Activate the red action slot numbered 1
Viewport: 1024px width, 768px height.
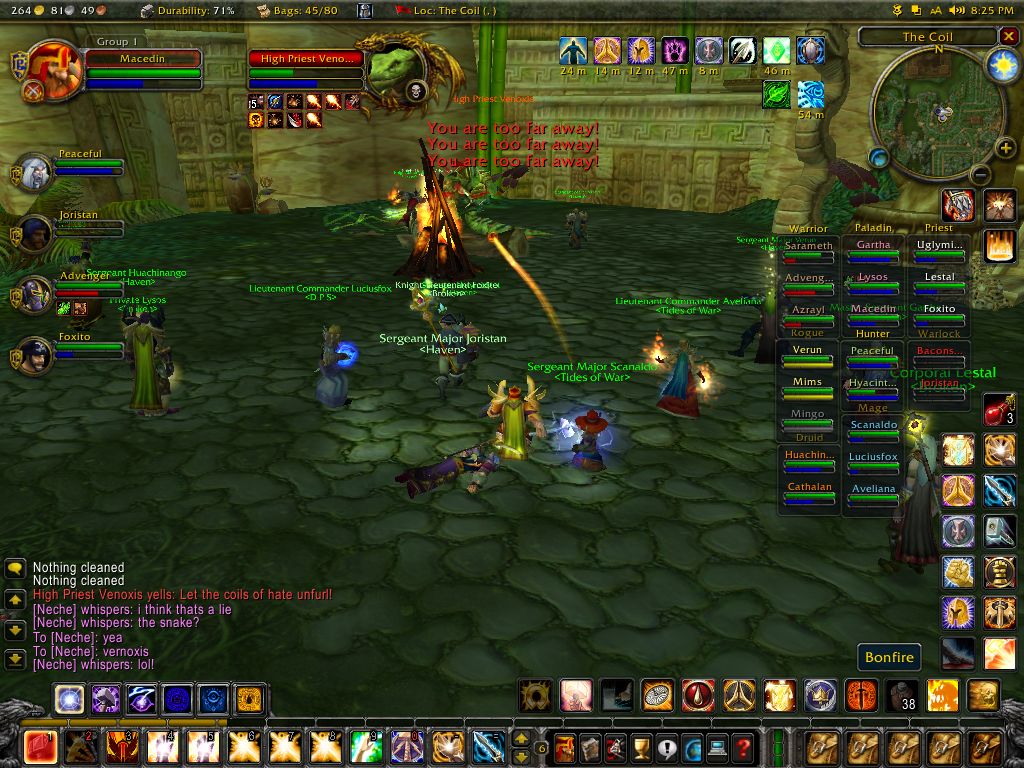pyautogui.click(x=41, y=747)
